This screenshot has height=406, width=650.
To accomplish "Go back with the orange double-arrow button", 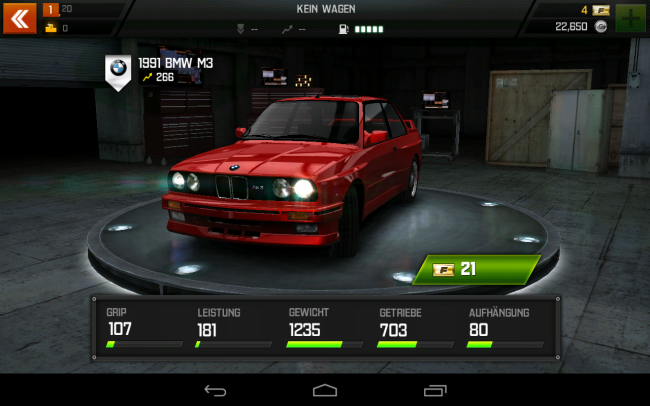I will [x=18, y=17].
